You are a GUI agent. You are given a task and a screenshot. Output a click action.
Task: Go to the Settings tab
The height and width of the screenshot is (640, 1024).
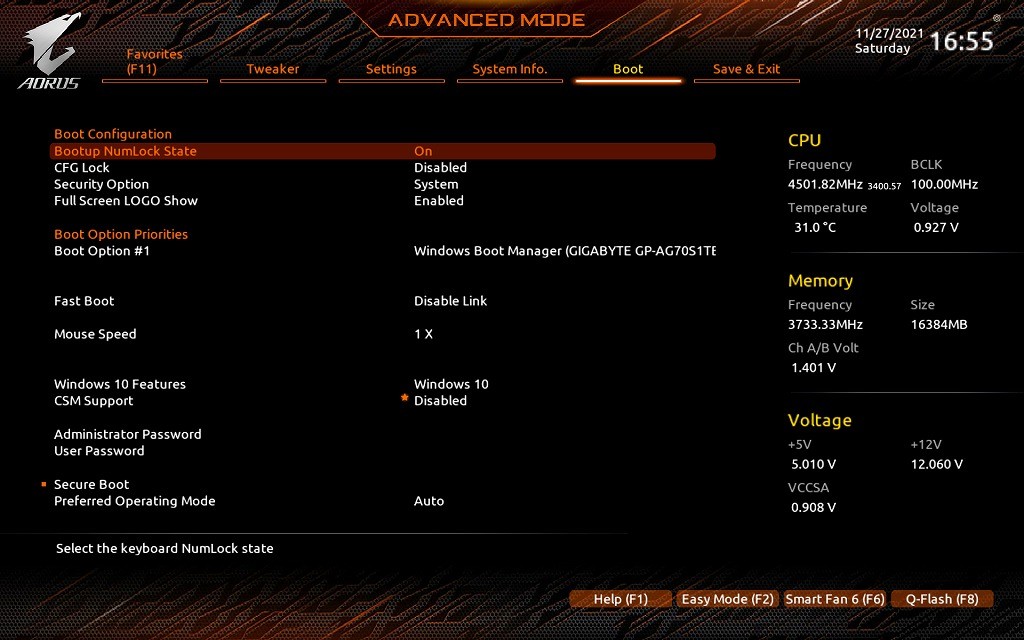click(x=391, y=69)
